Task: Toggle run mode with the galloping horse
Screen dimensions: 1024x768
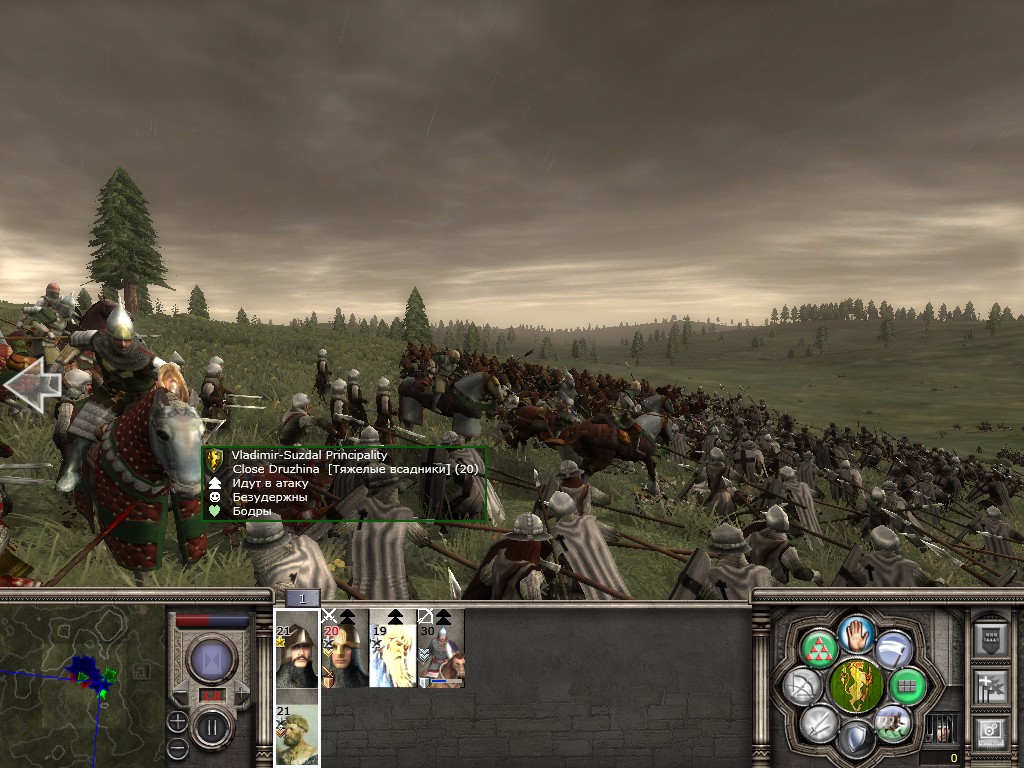Action: [892, 723]
